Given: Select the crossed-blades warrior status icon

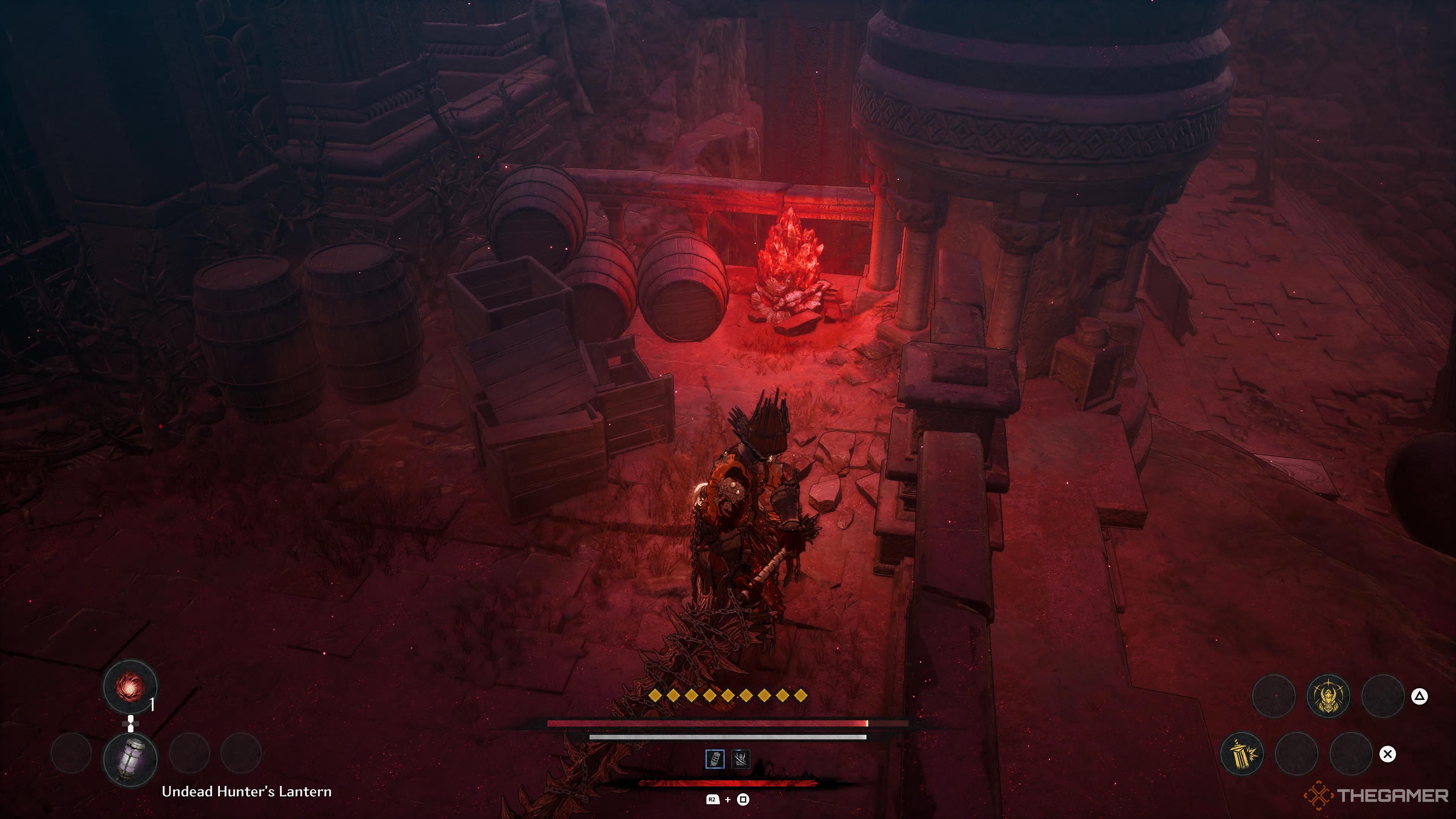Looking at the screenshot, I should click(x=741, y=758).
